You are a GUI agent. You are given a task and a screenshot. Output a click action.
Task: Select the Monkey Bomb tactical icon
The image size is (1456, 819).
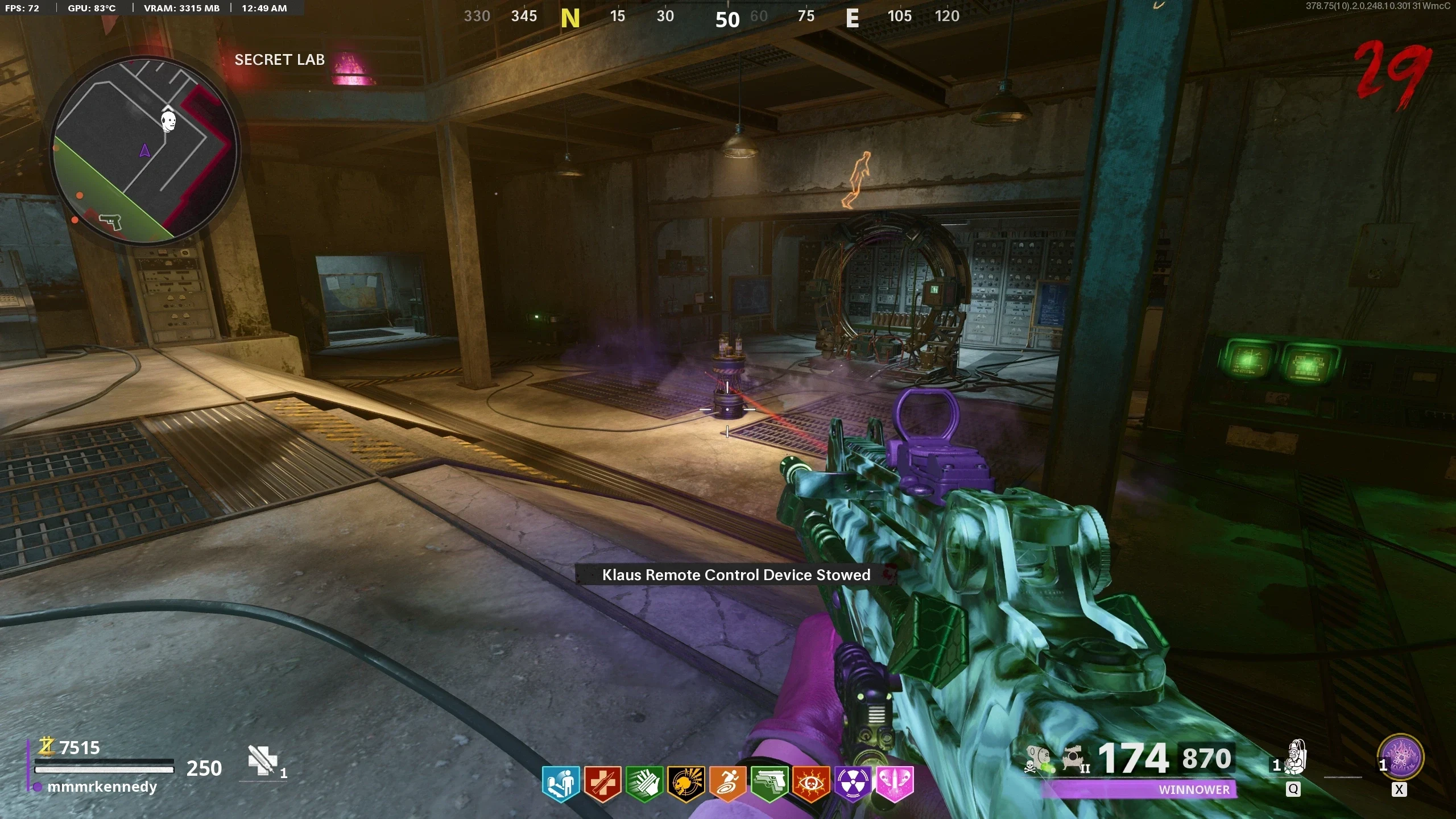coord(1296,758)
